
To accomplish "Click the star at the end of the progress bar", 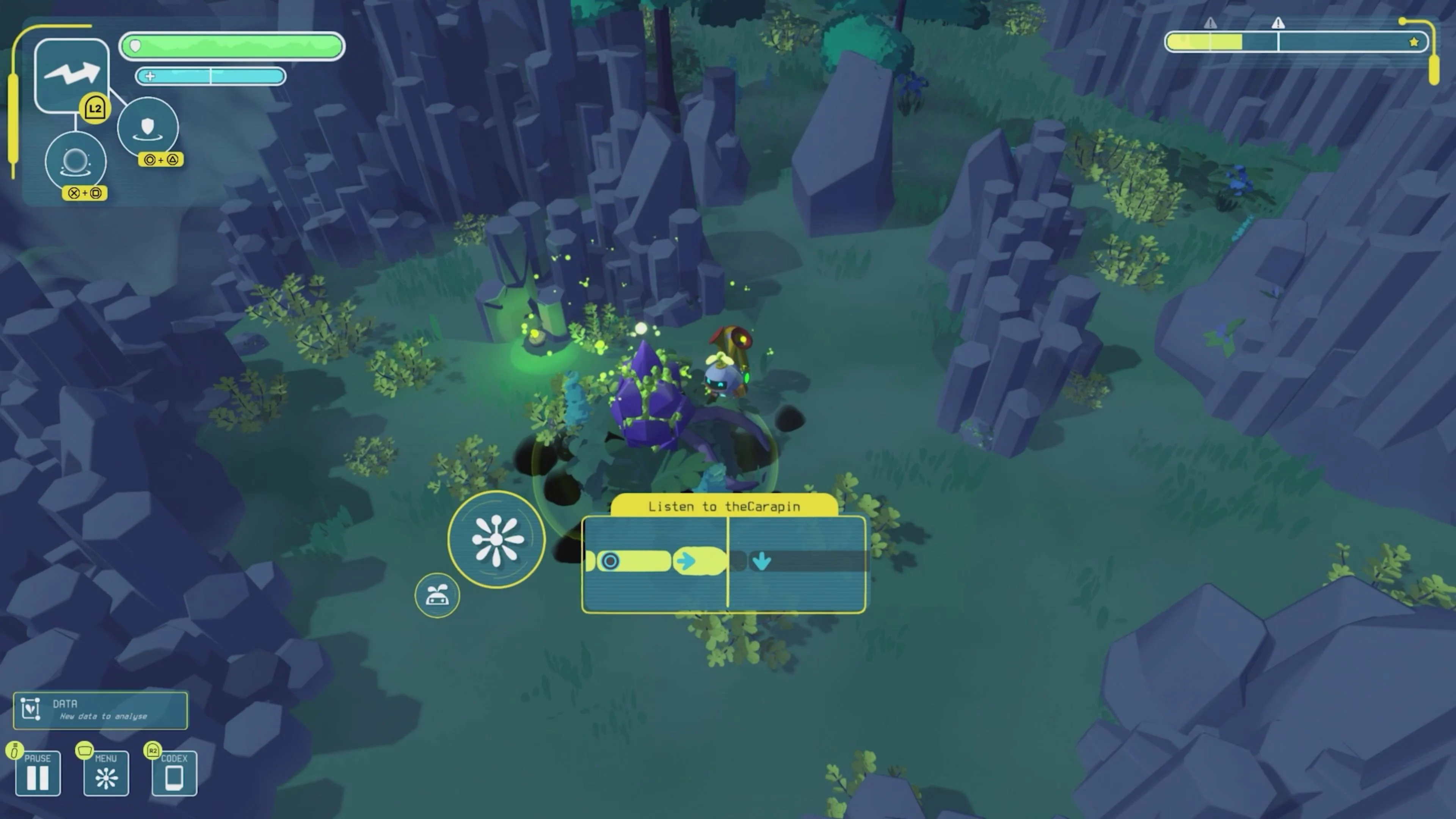I will (x=1414, y=41).
